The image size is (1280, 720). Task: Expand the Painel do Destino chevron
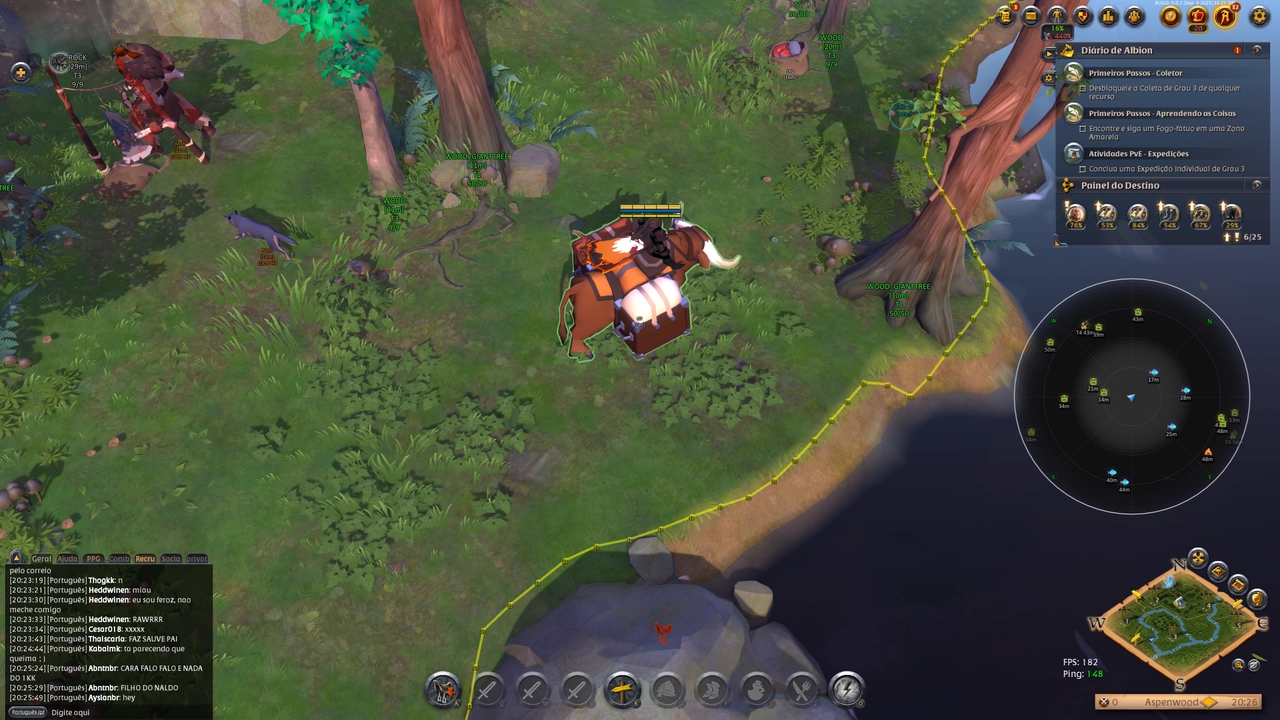[x=1257, y=185]
